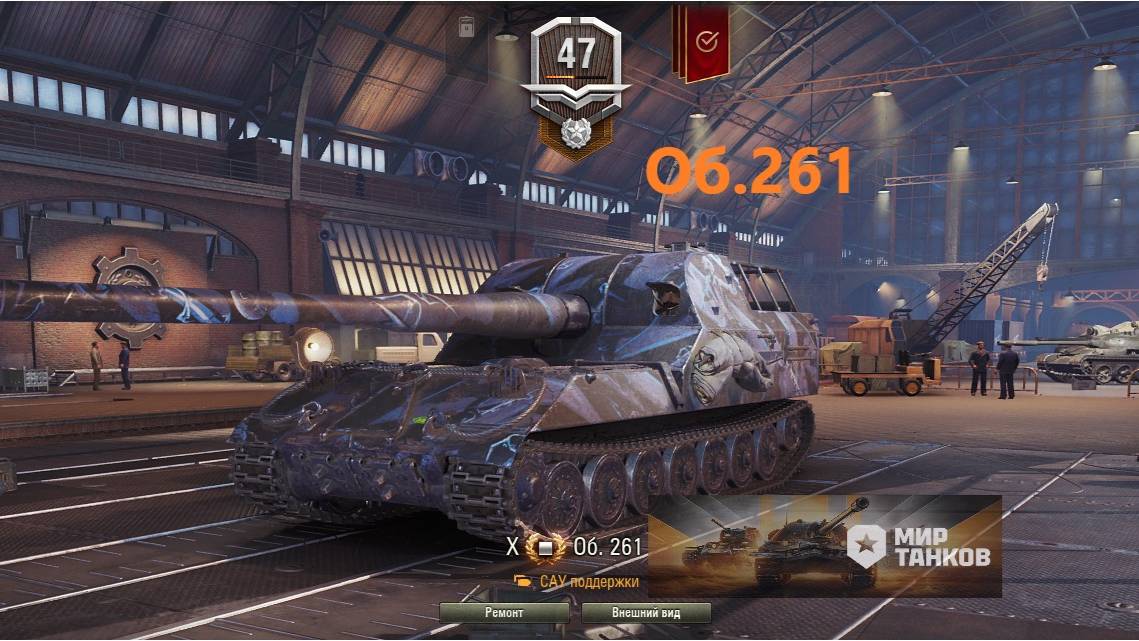Screen dimensions: 1139x641
Task: Open the Внешний вид appearance menu
Action: (646, 612)
